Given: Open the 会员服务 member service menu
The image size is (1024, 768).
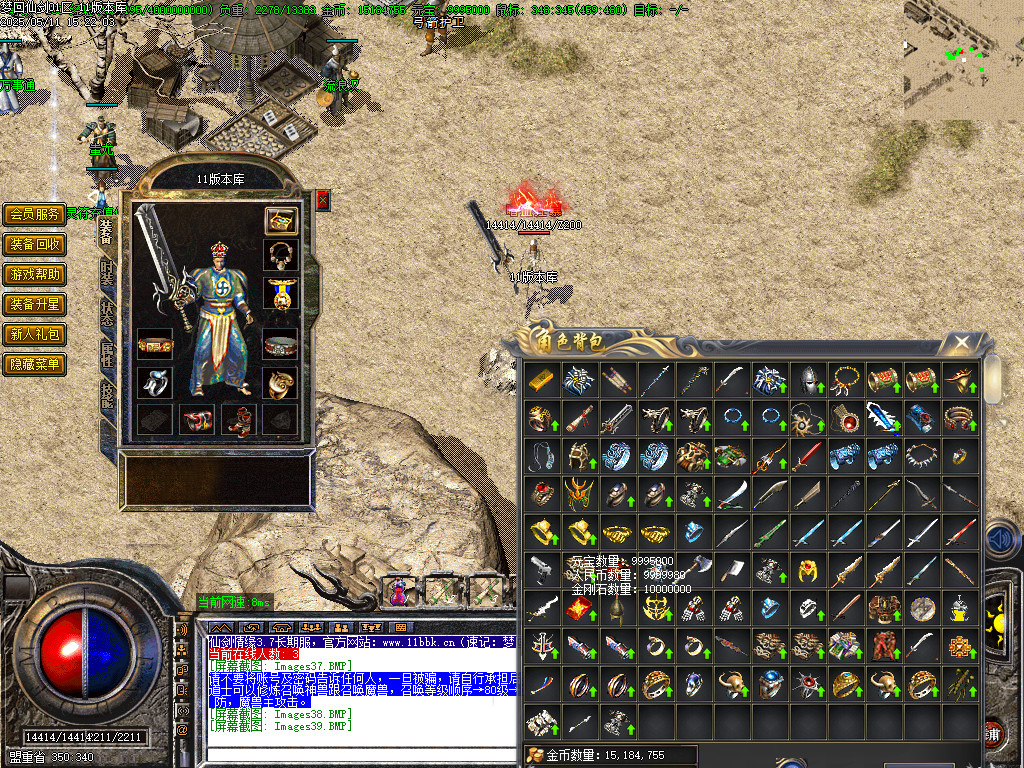Looking at the screenshot, I should pos(35,214).
